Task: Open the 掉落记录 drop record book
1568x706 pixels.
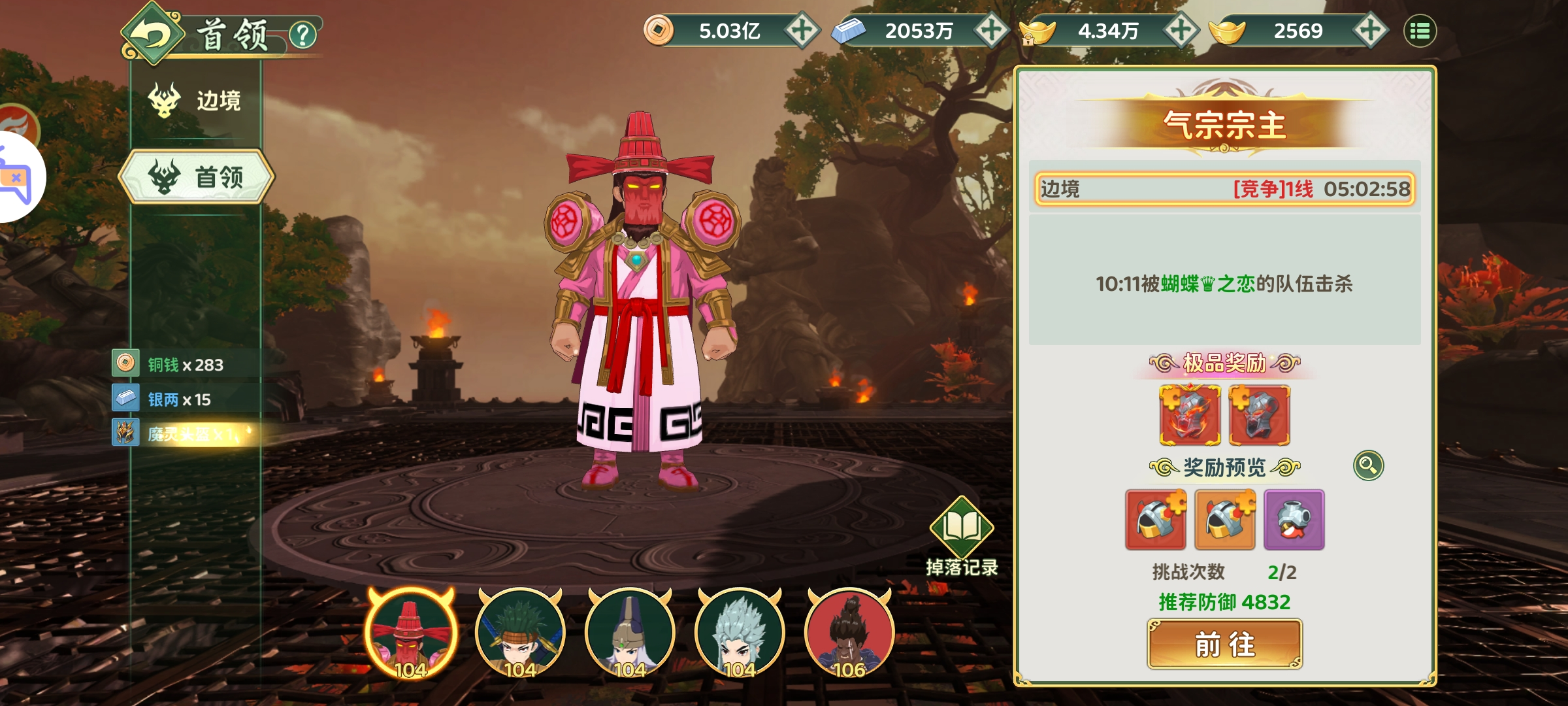Action: 962,529
